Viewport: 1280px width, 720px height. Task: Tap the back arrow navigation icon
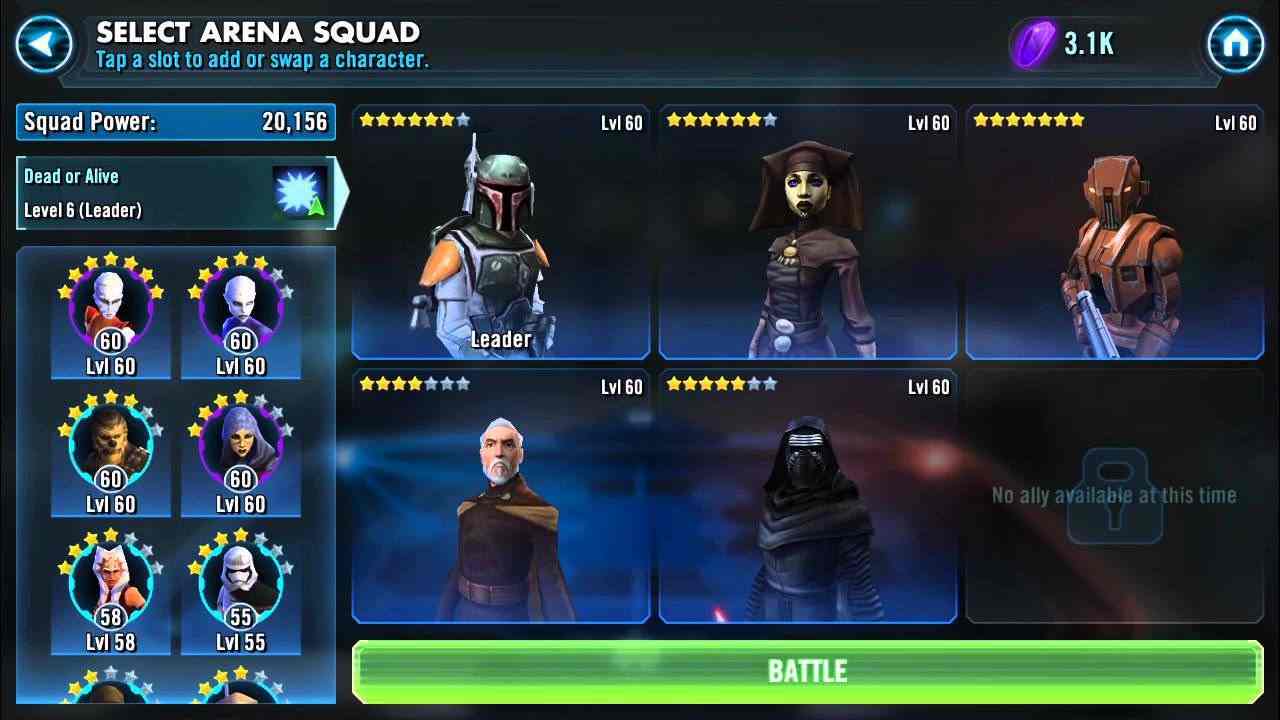[42, 42]
